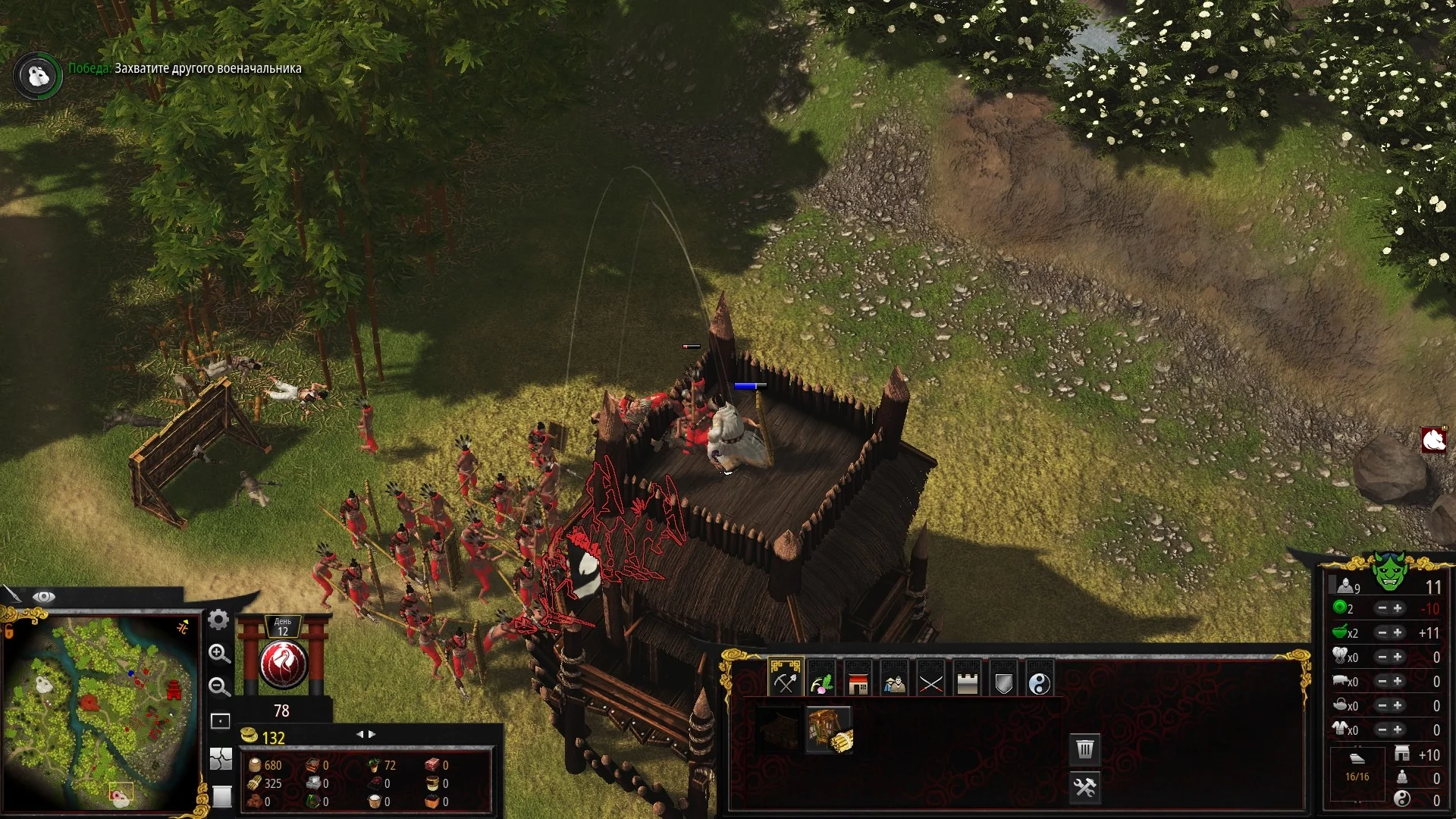Decrease rice rations with the minus button
This screenshot has width=1456, height=819.
click(x=1382, y=632)
